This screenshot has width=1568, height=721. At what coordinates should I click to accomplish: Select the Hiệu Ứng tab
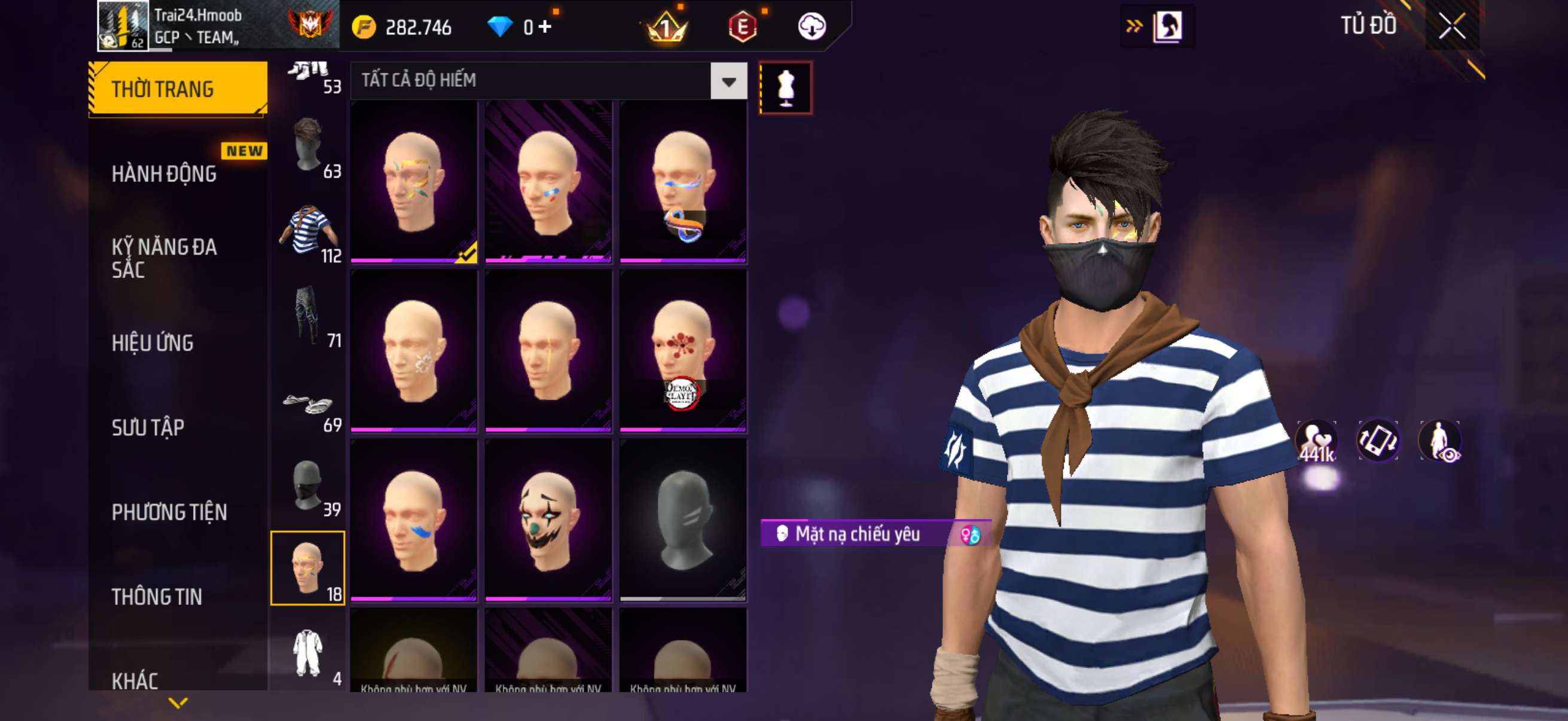click(x=152, y=343)
